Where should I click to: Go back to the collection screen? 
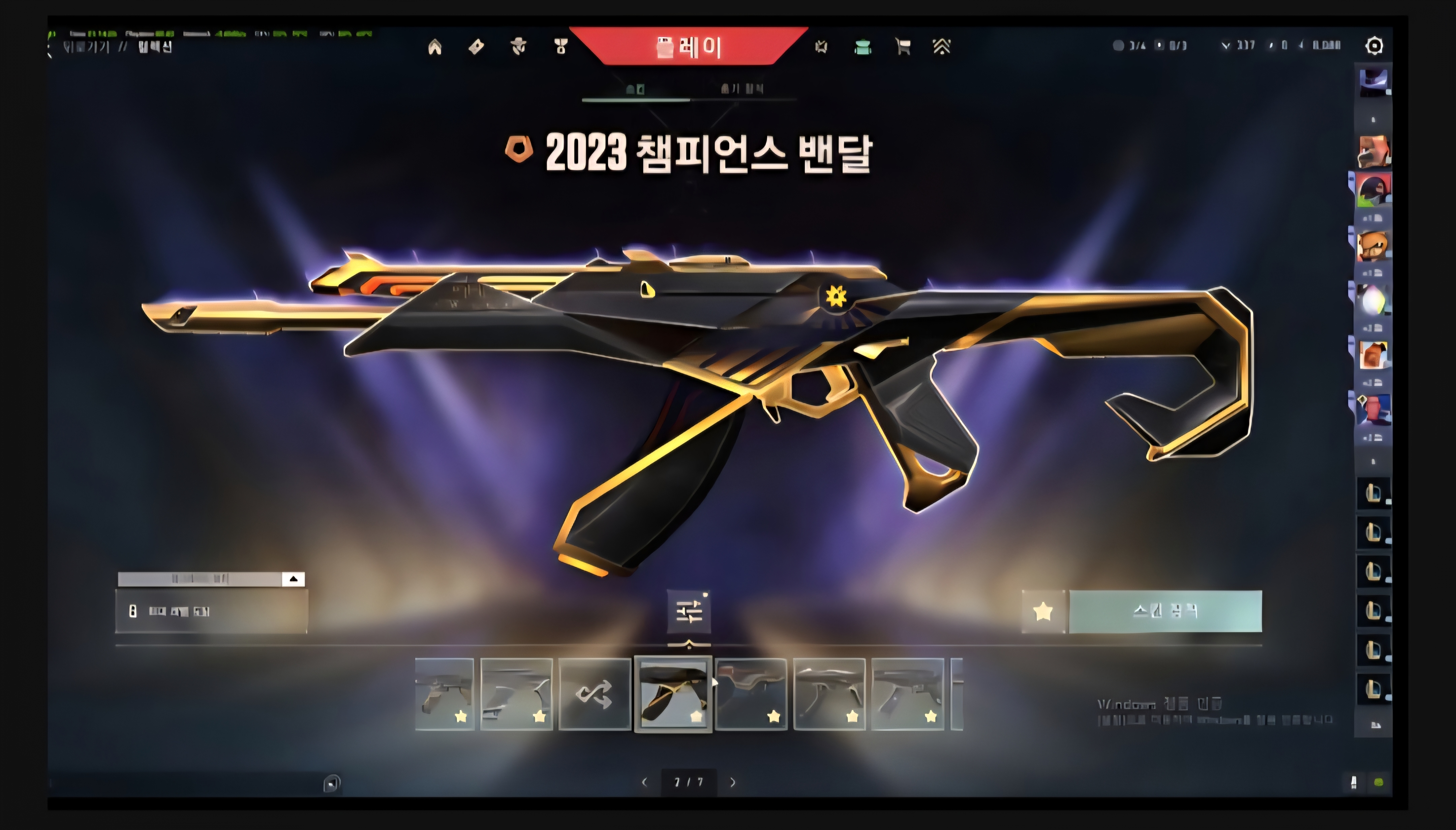[x=86, y=47]
